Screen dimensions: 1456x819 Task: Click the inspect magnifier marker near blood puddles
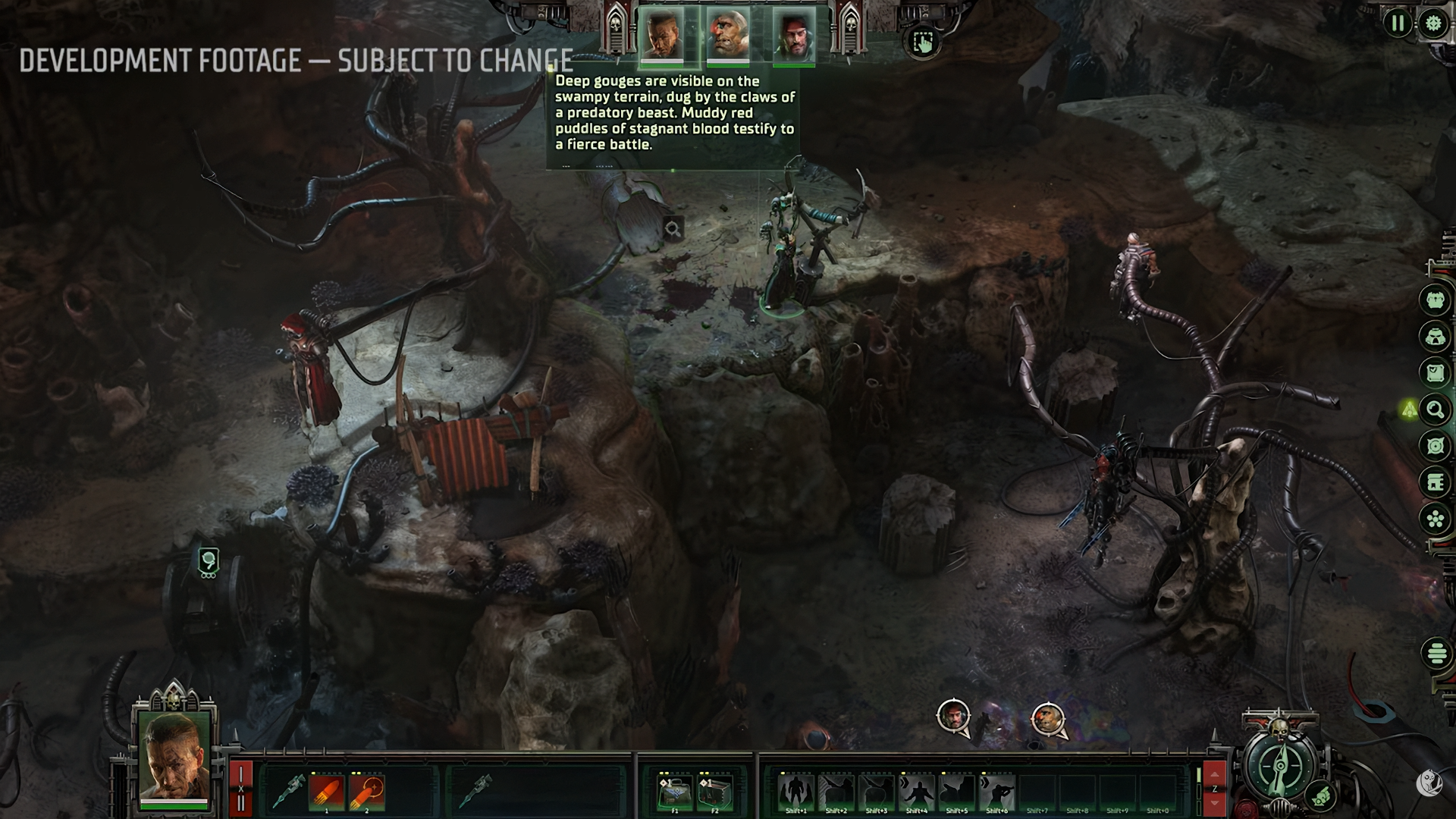click(x=673, y=228)
